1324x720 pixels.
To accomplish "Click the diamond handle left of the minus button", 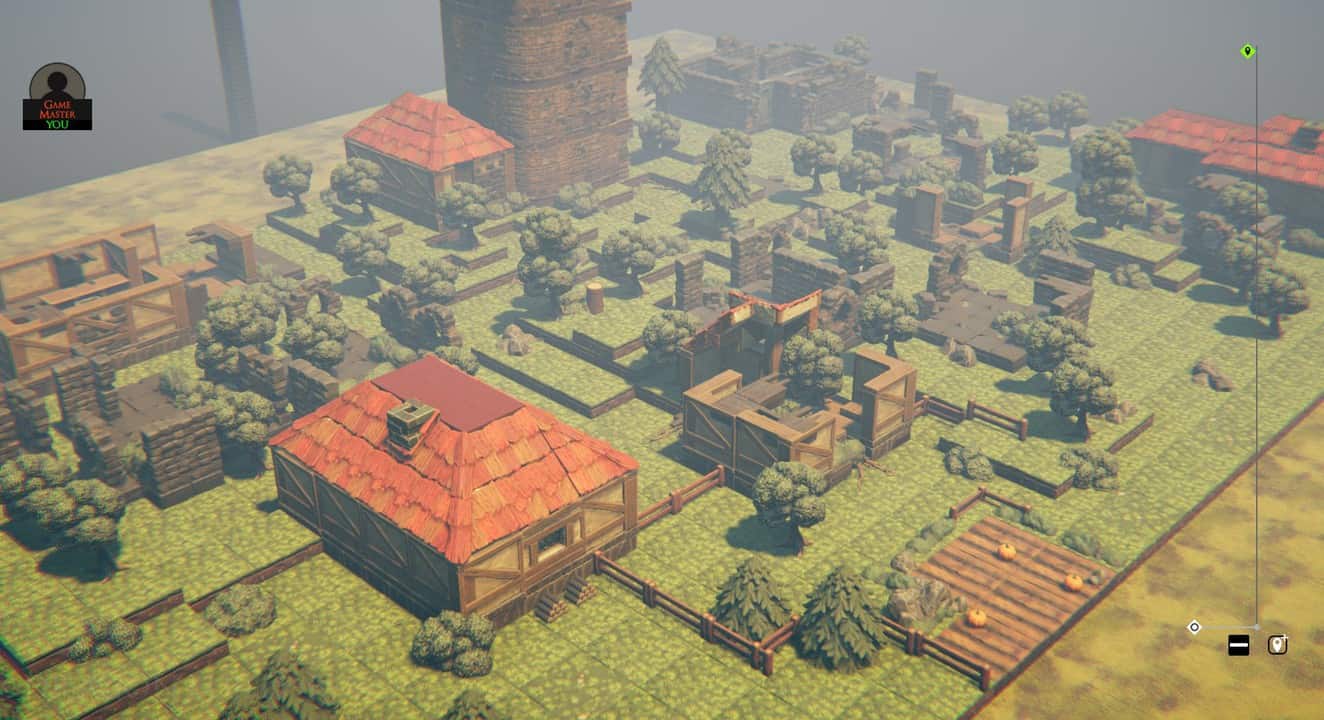I will (x=1193, y=626).
